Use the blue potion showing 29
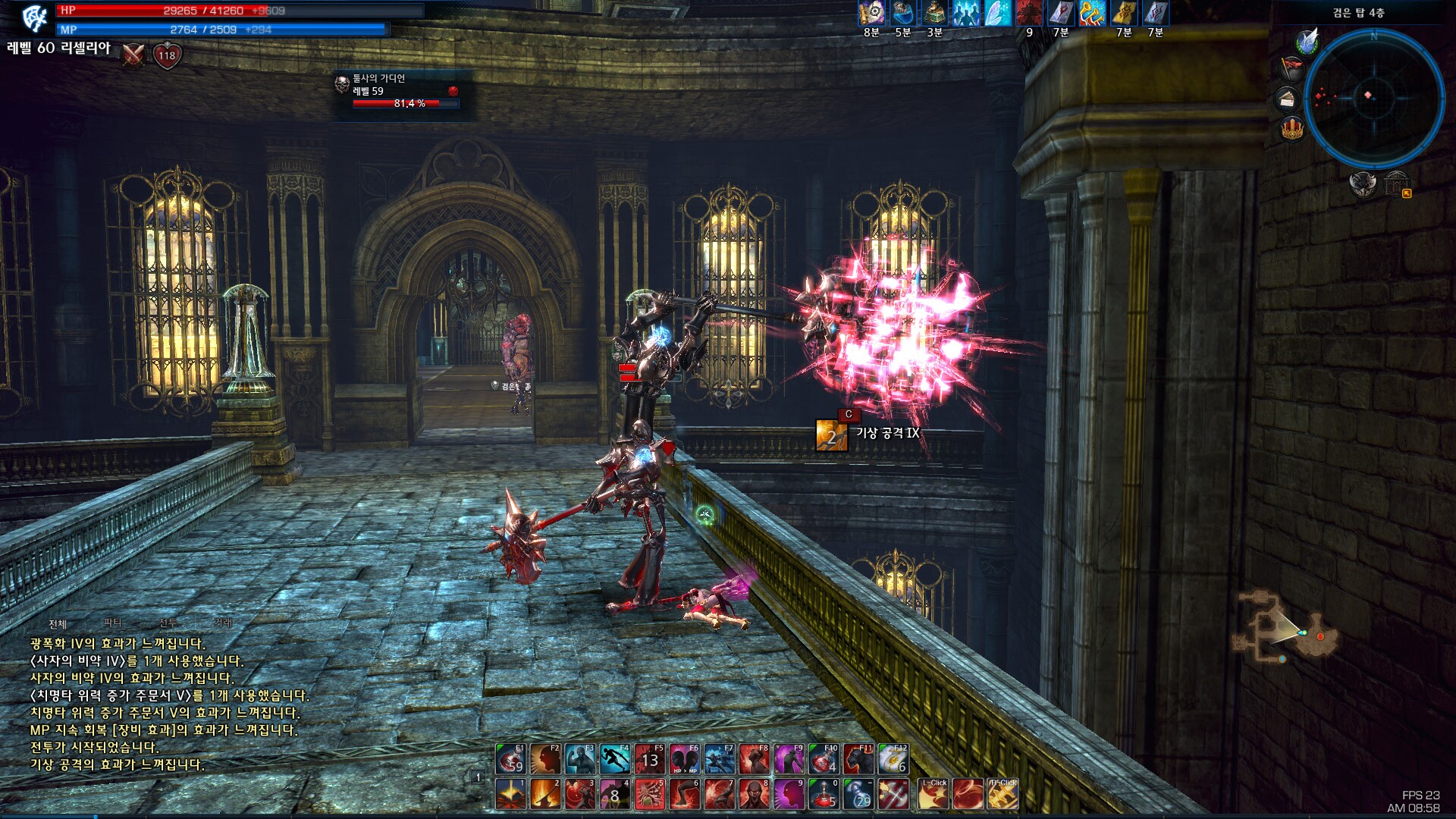The height and width of the screenshot is (819, 1456). click(x=858, y=794)
